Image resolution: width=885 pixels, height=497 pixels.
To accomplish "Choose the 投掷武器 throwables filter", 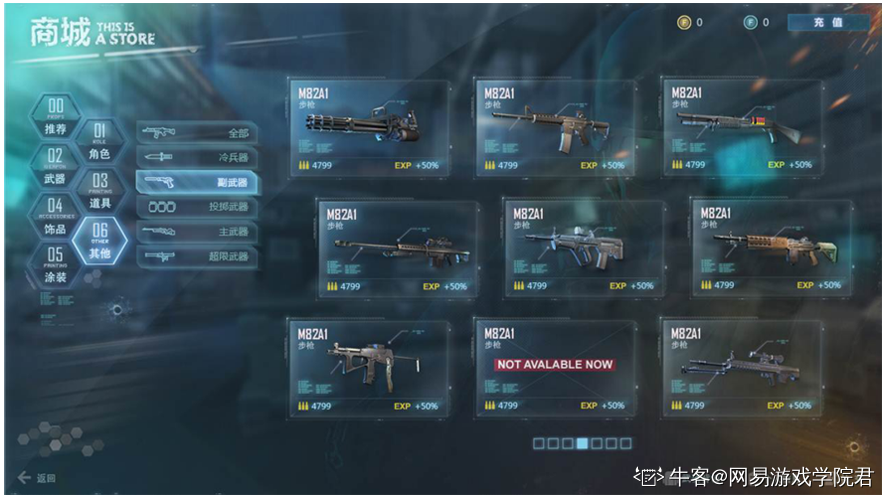I will 196,207.
